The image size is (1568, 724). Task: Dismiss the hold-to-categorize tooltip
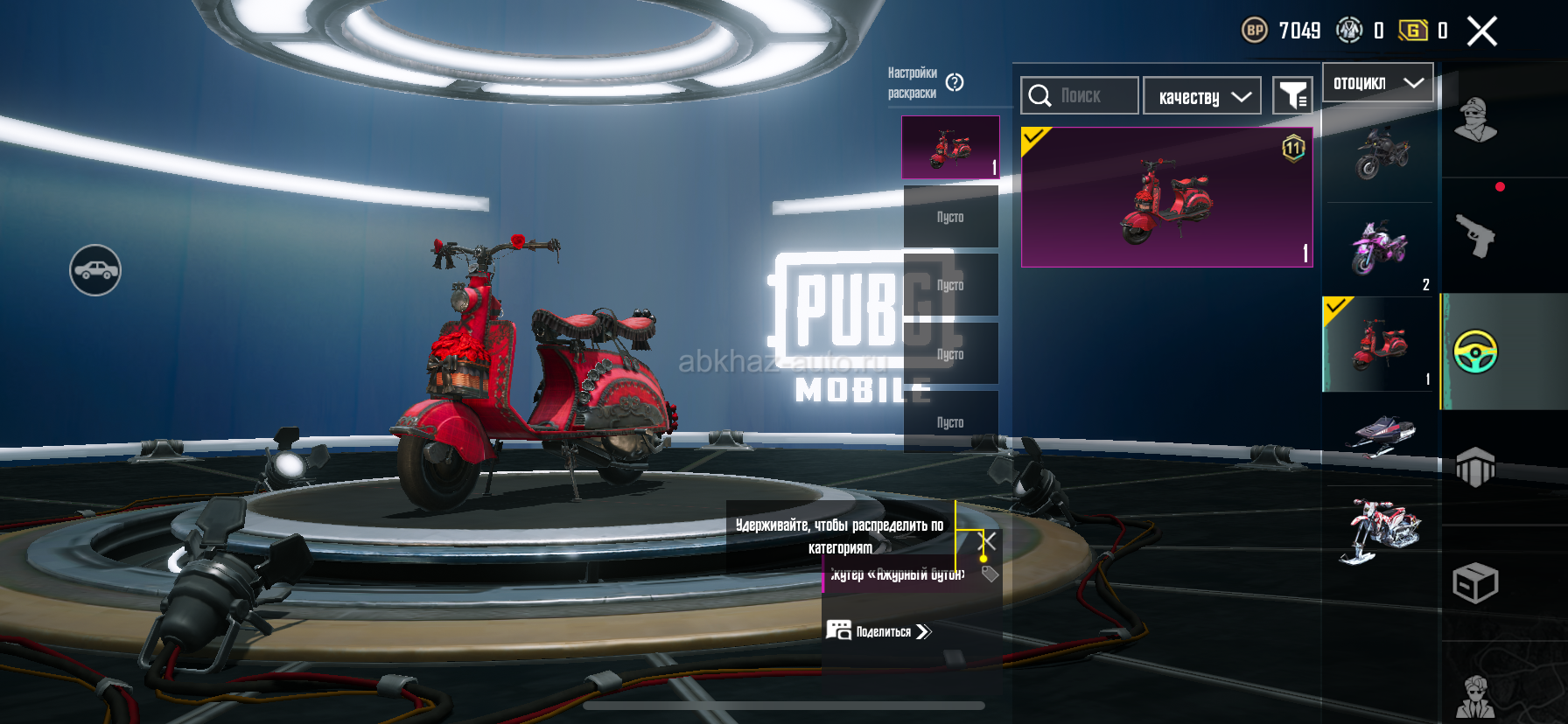pos(987,541)
